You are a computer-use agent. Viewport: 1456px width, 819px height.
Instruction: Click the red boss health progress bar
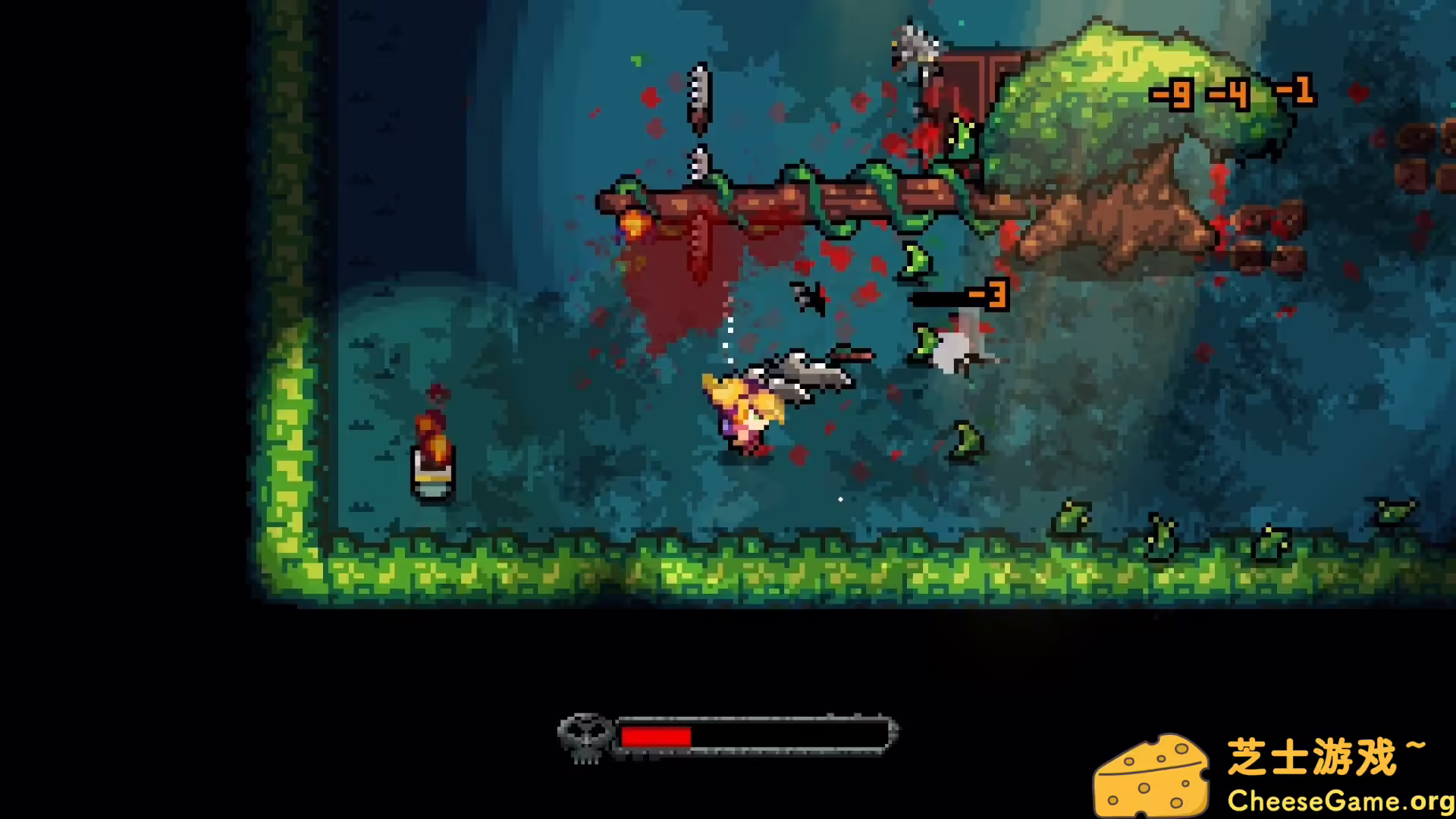[x=656, y=734]
